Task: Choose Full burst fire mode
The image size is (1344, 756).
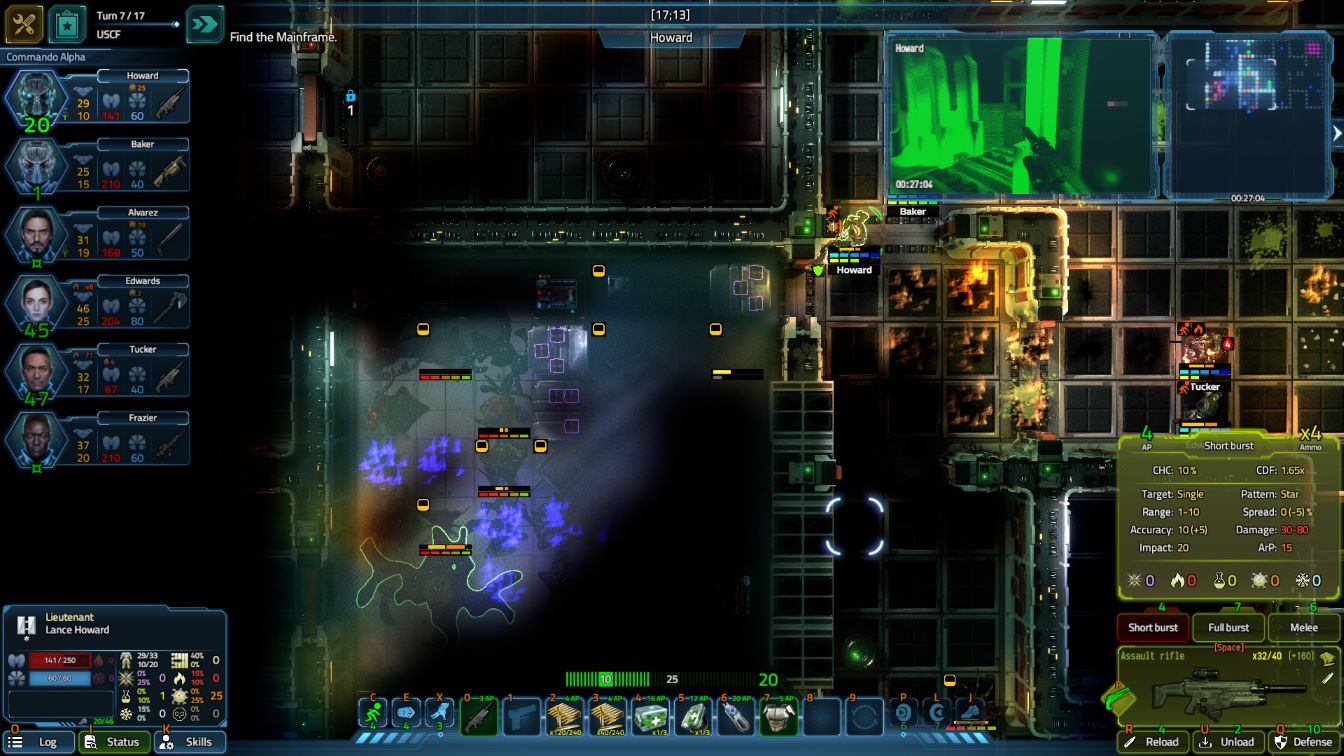Action: click(x=1228, y=628)
